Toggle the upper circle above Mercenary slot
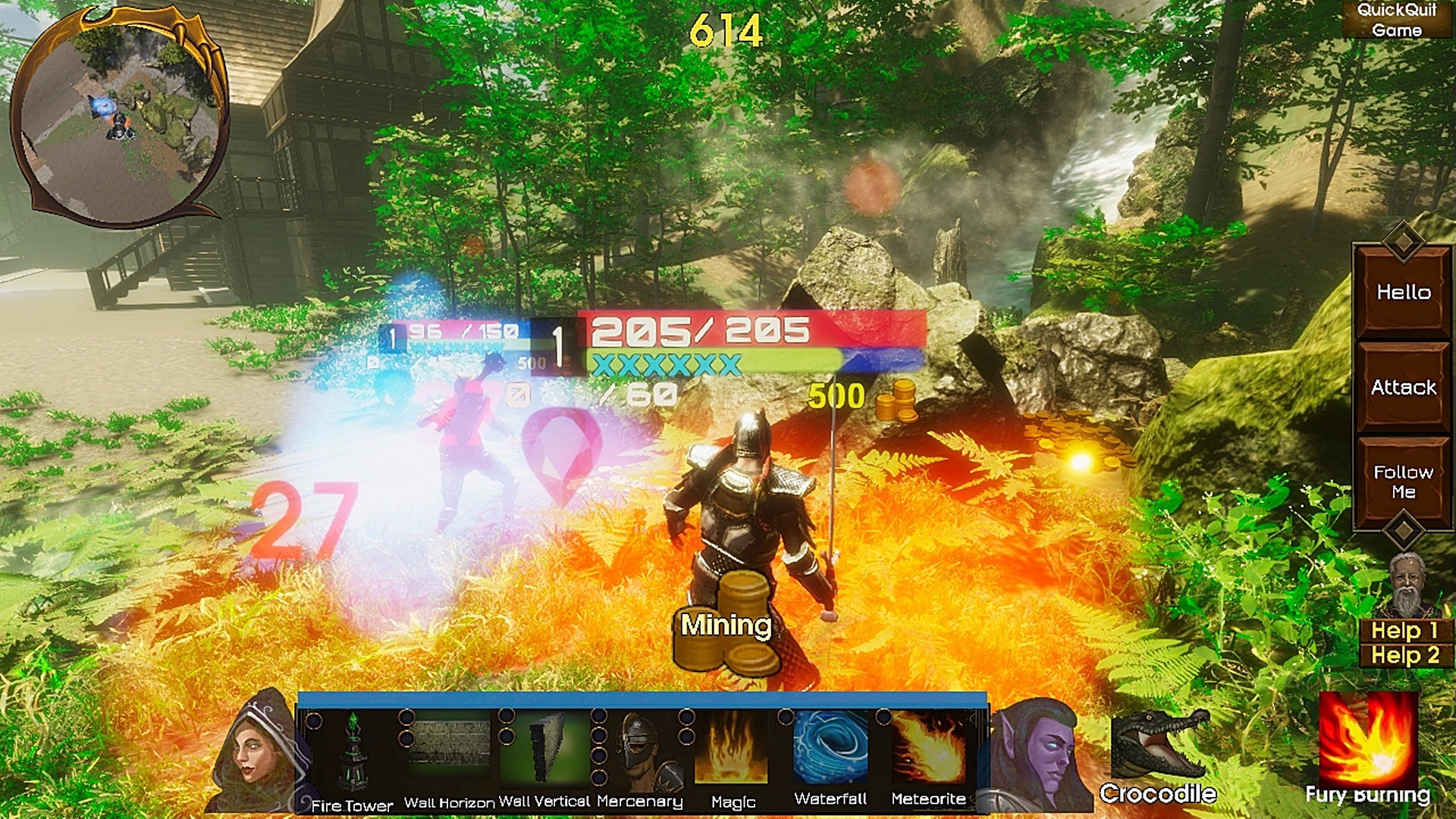 (598, 717)
